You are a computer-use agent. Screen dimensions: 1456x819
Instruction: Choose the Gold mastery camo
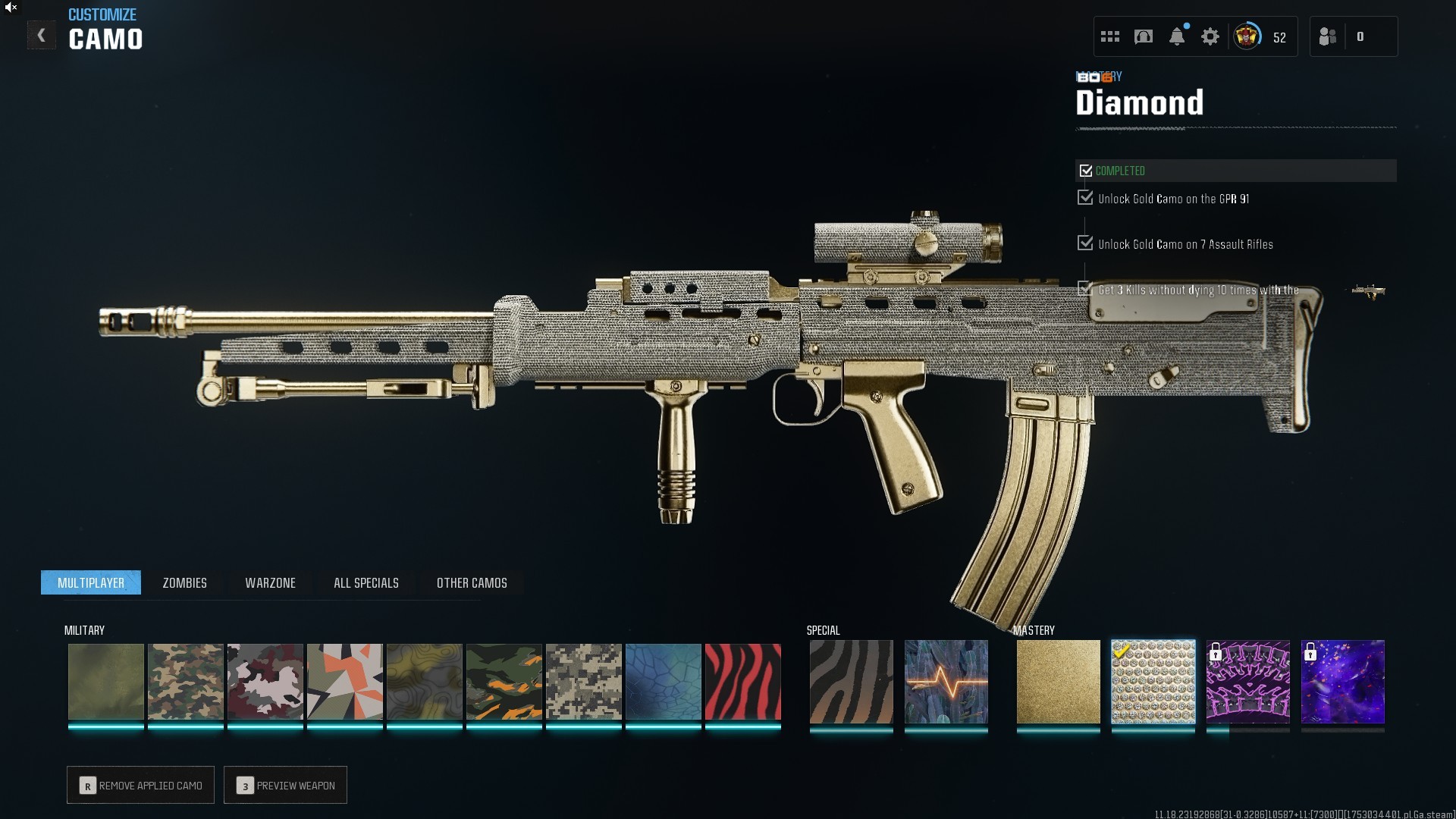click(x=1058, y=682)
